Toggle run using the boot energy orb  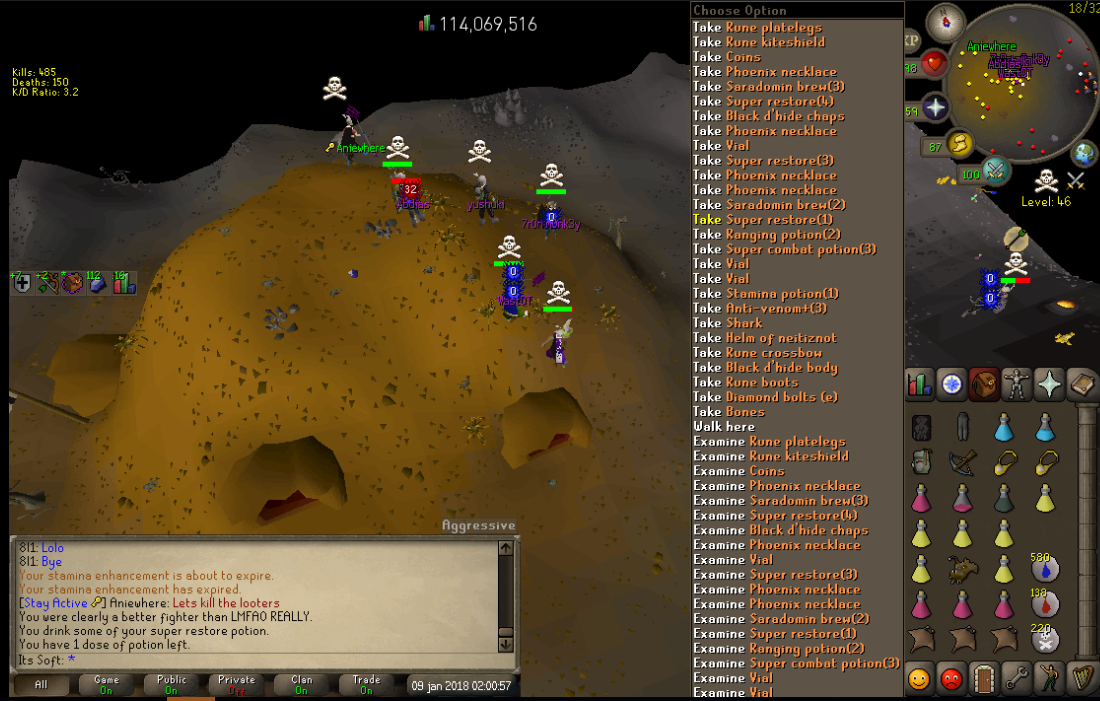point(962,143)
